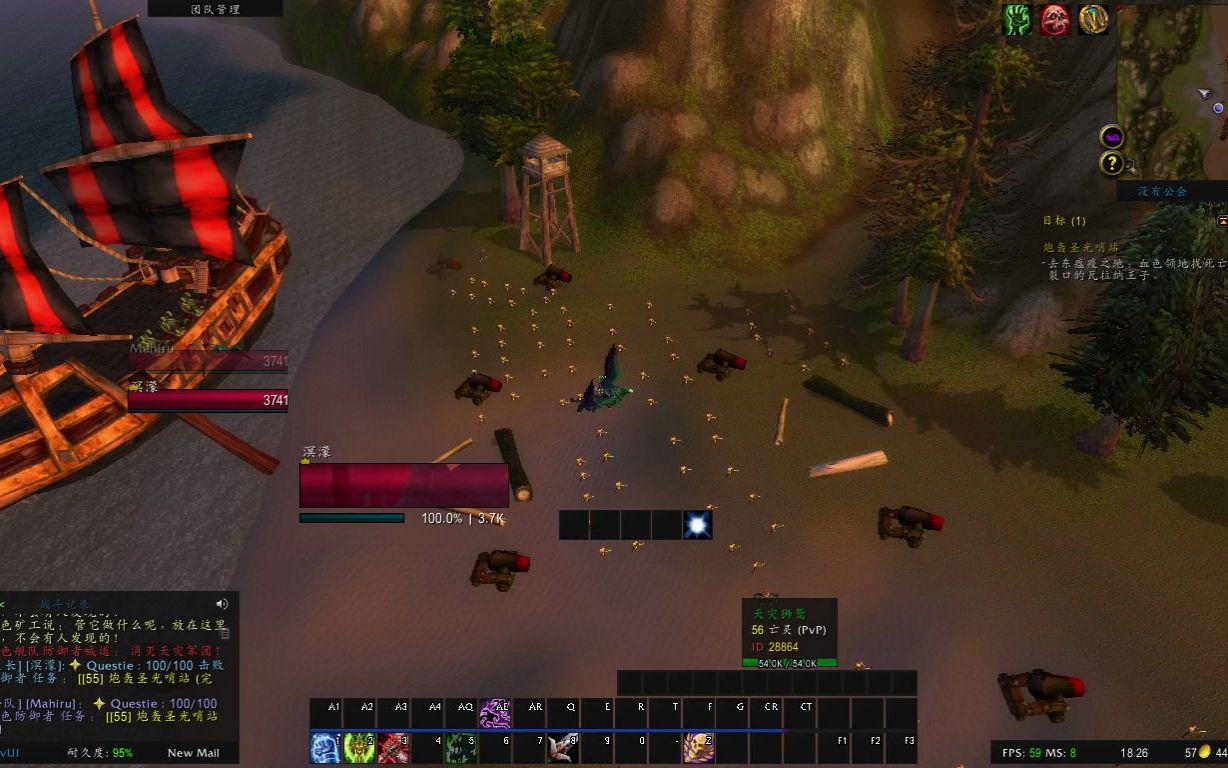The width and height of the screenshot is (1228, 768).
Task: Click the purple round minimap button
Action: [x=1111, y=137]
